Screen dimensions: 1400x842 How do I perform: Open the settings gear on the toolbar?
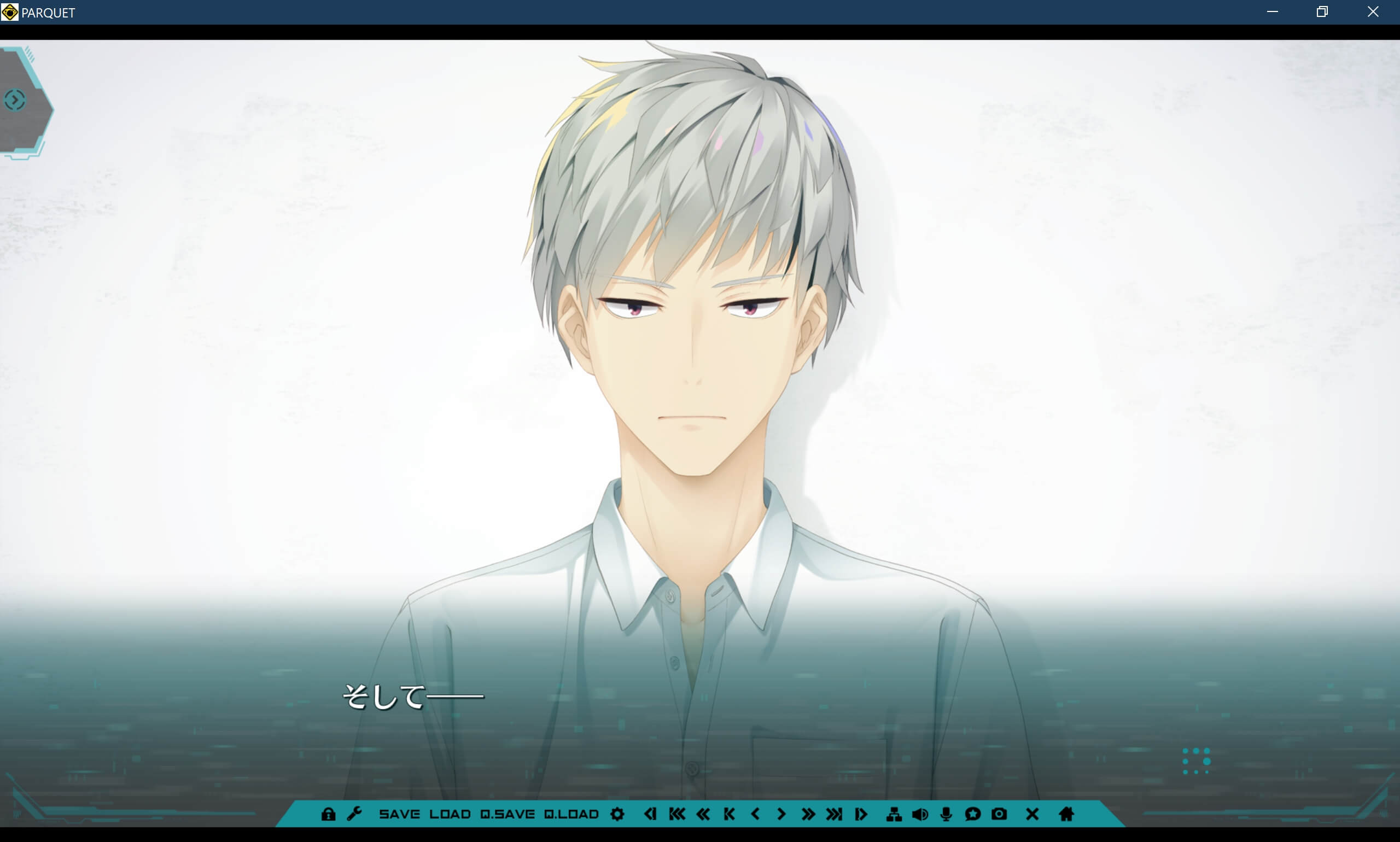[x=617, y=815]
